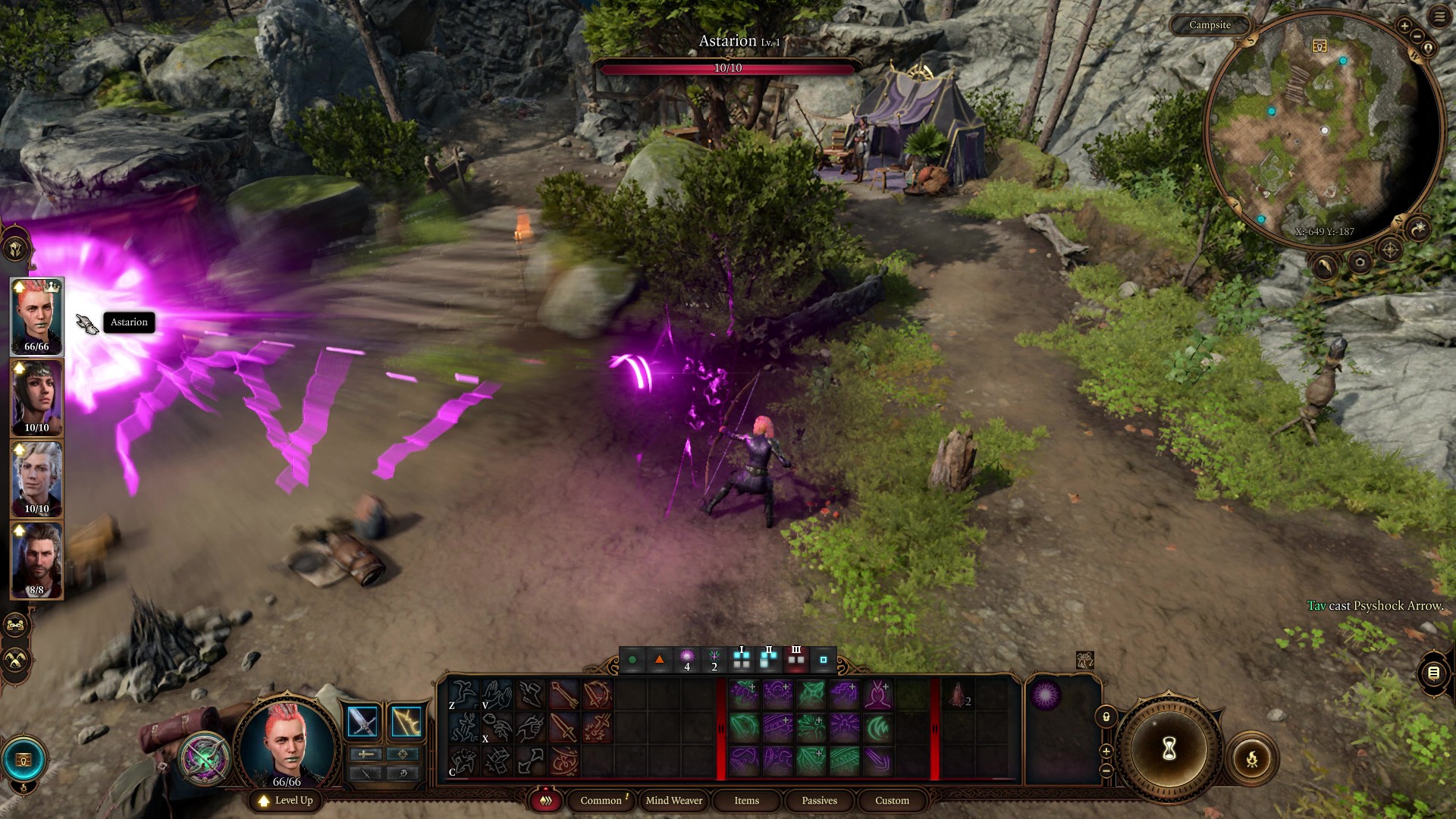End turn with the hourglass button
The image size is (1456, 819).
[1169, 748]
